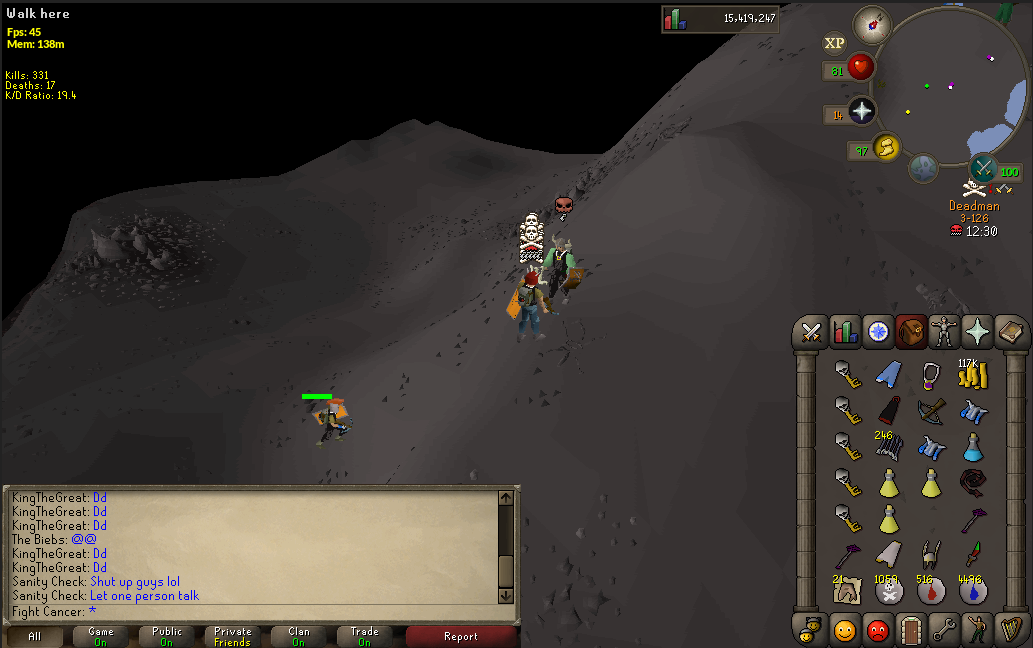
Task: Switch chat filter to Clan
Action: coord(299,636)
